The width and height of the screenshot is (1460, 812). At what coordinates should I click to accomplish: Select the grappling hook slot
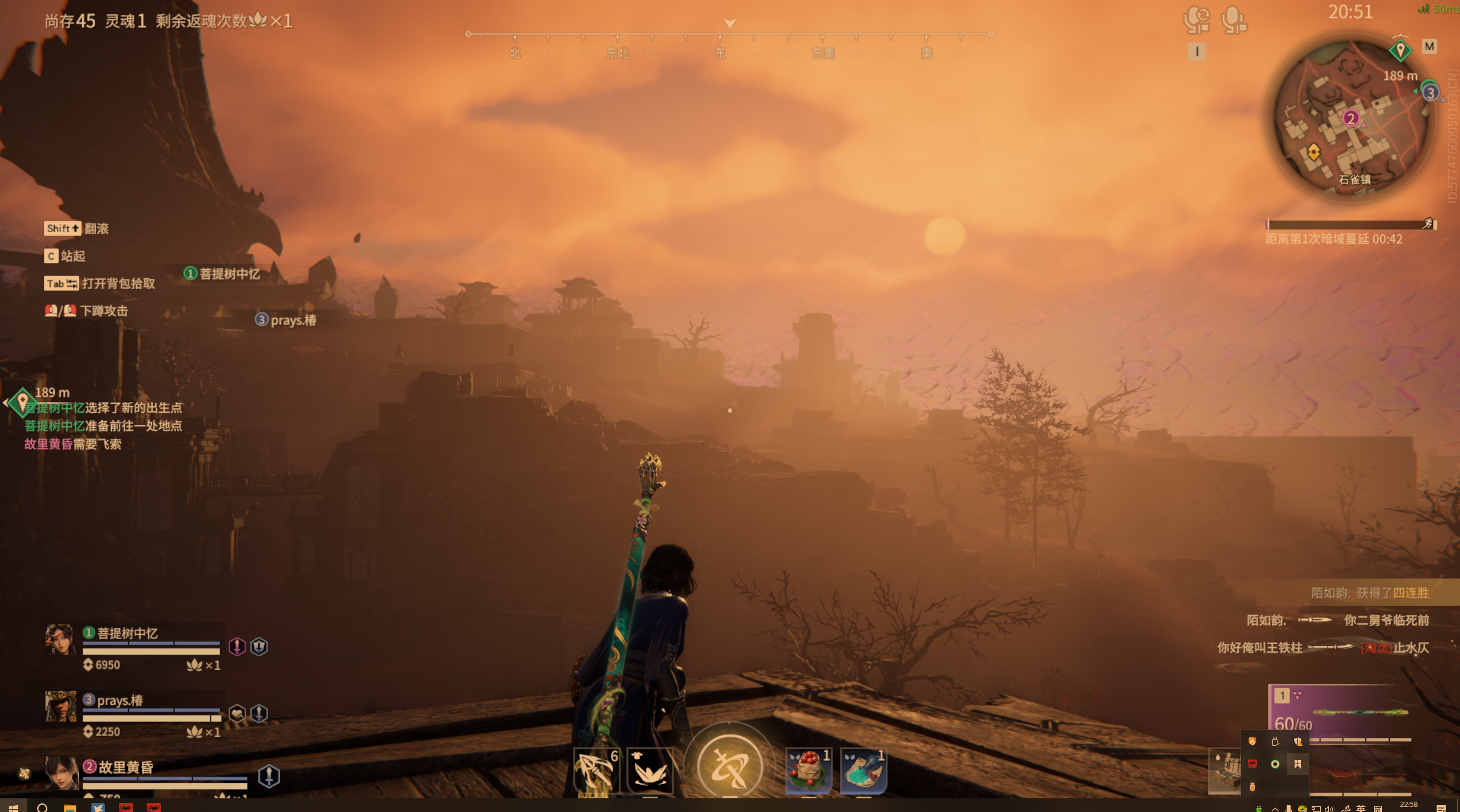595,770
